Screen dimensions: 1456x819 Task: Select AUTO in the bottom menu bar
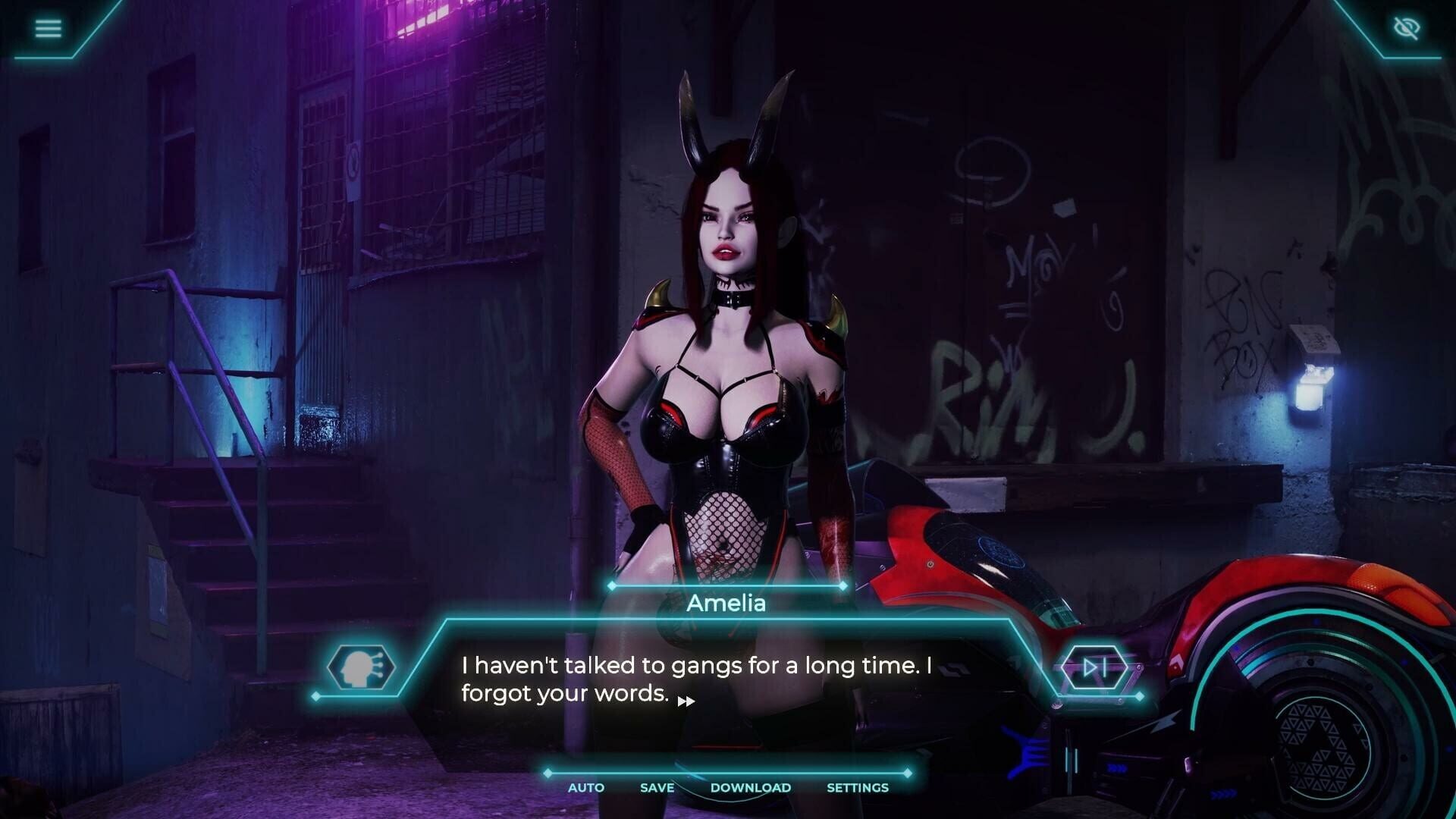tap(585, 788)
